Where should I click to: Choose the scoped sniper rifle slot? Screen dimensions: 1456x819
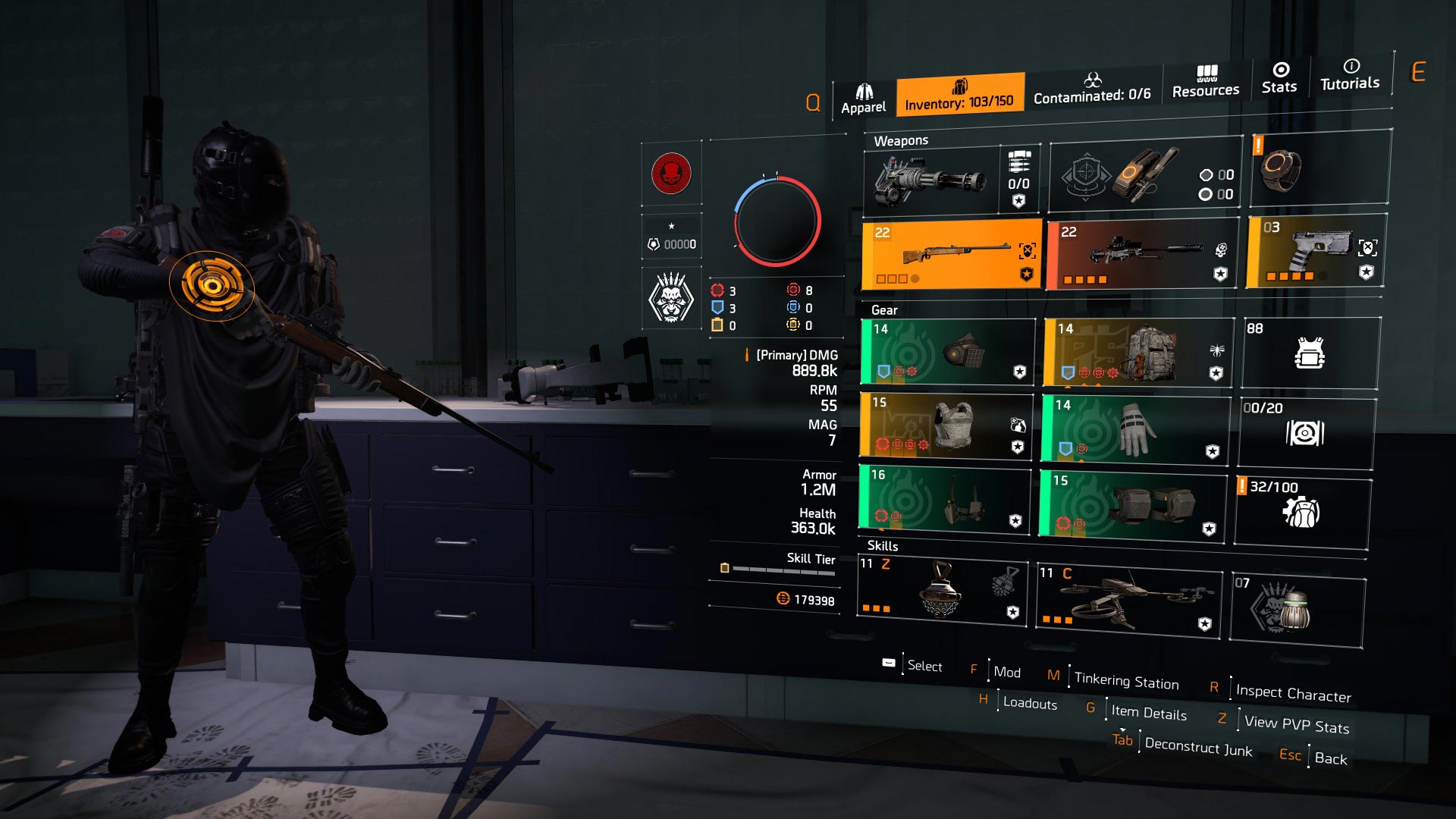coord(1141,254)
